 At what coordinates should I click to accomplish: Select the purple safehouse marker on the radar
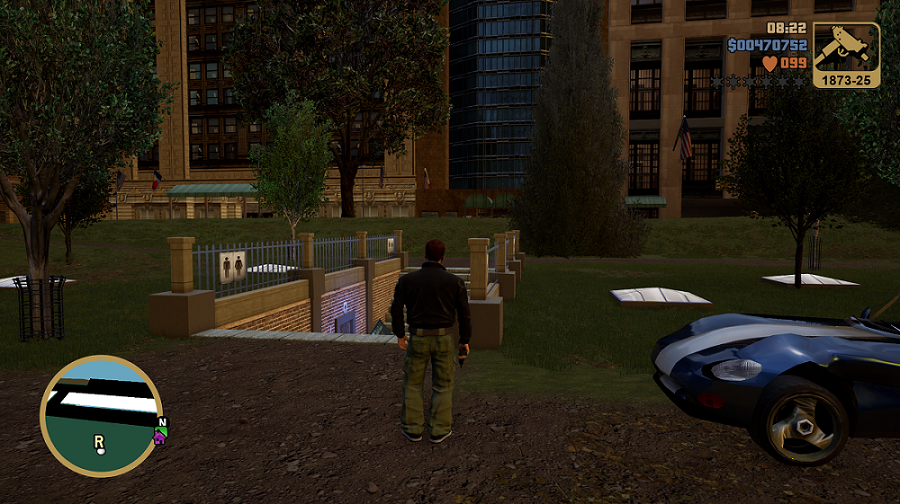coord(159,436)
